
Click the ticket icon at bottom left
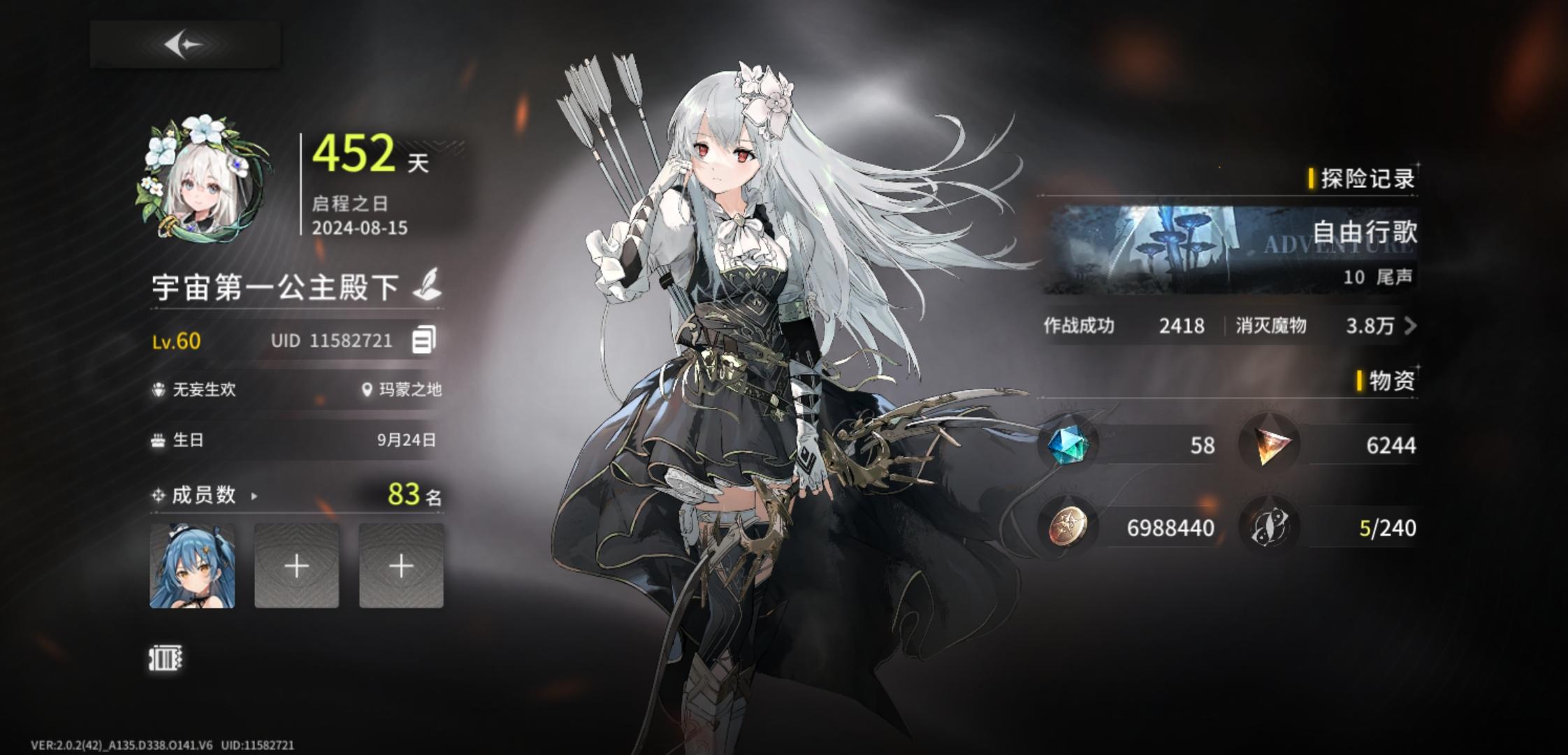pos(166,659)
